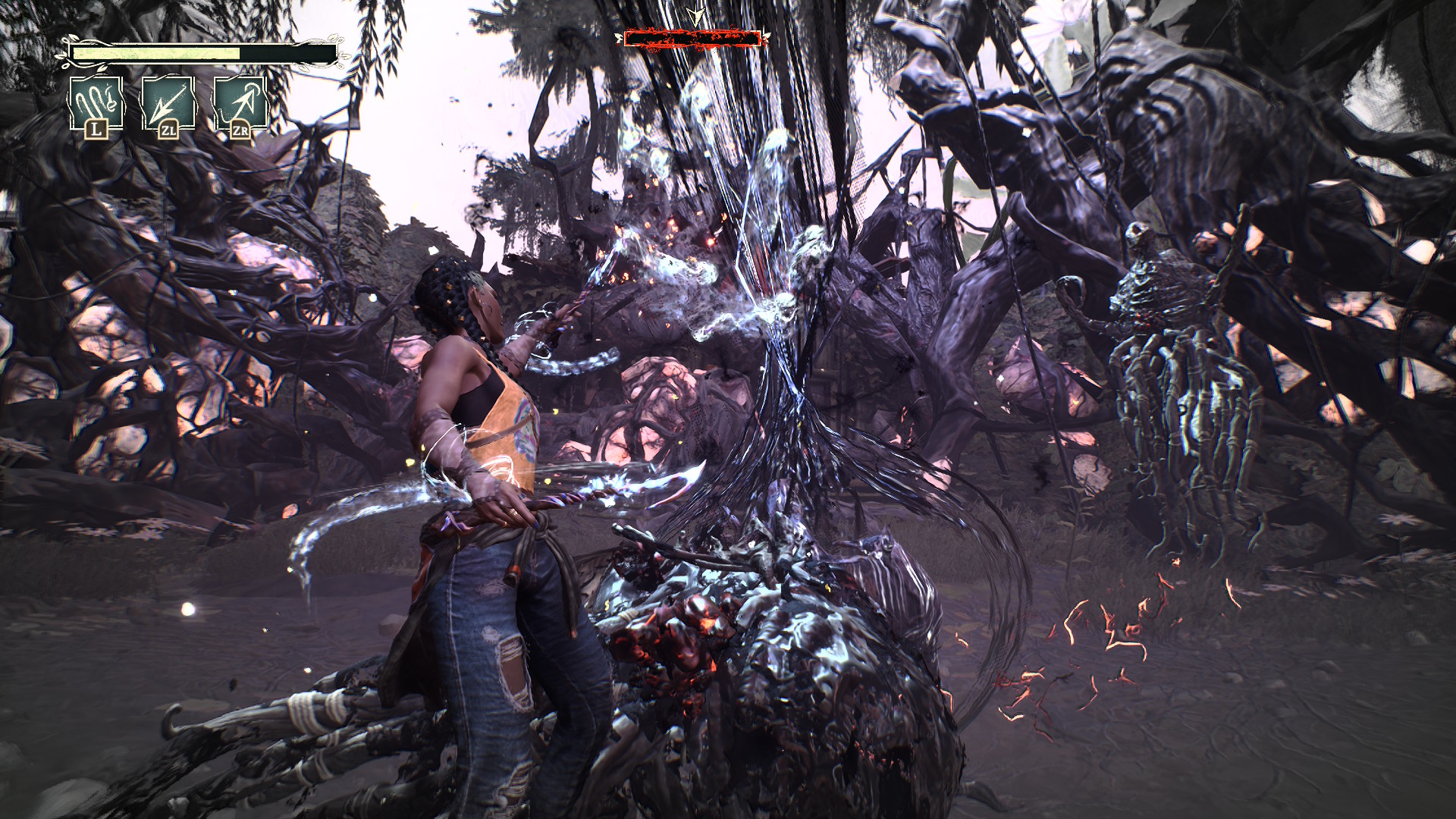Trigger the upward arrow hook ability
The height and width of the screenshot is (819, 1456).
click(x=240, y=105)
